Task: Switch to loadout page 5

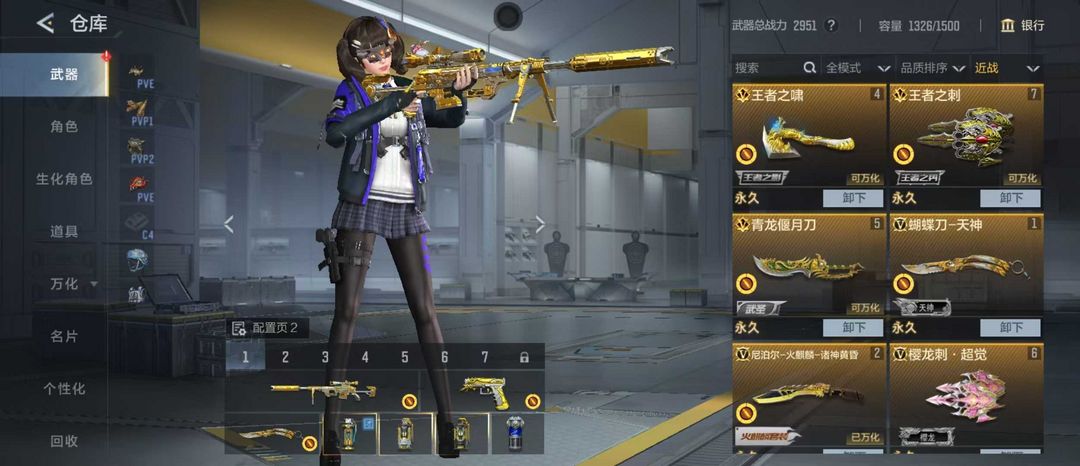Action: pyautogui.click(x=405, y=357)
